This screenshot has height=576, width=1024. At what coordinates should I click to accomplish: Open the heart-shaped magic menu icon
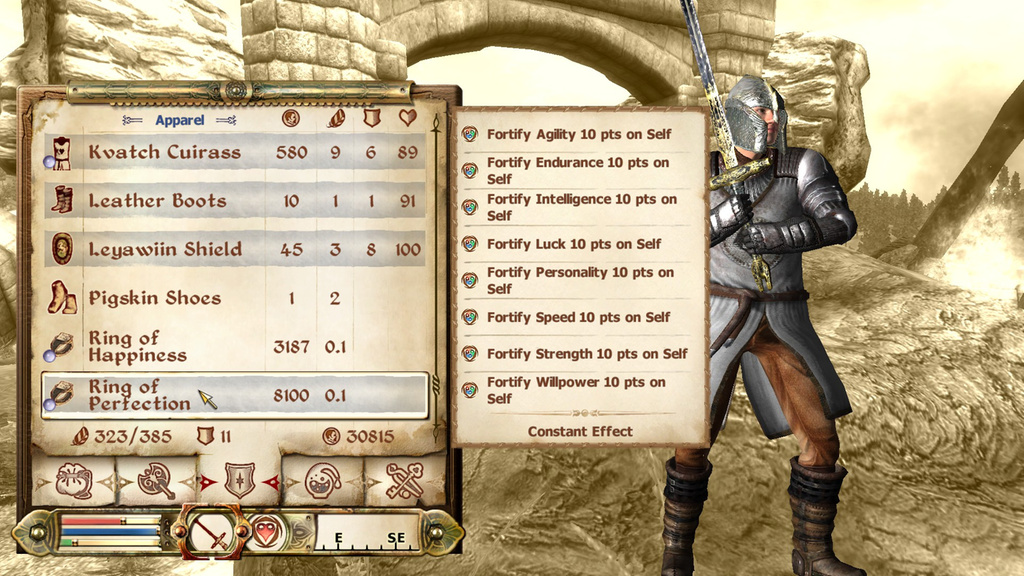point(265,531)
